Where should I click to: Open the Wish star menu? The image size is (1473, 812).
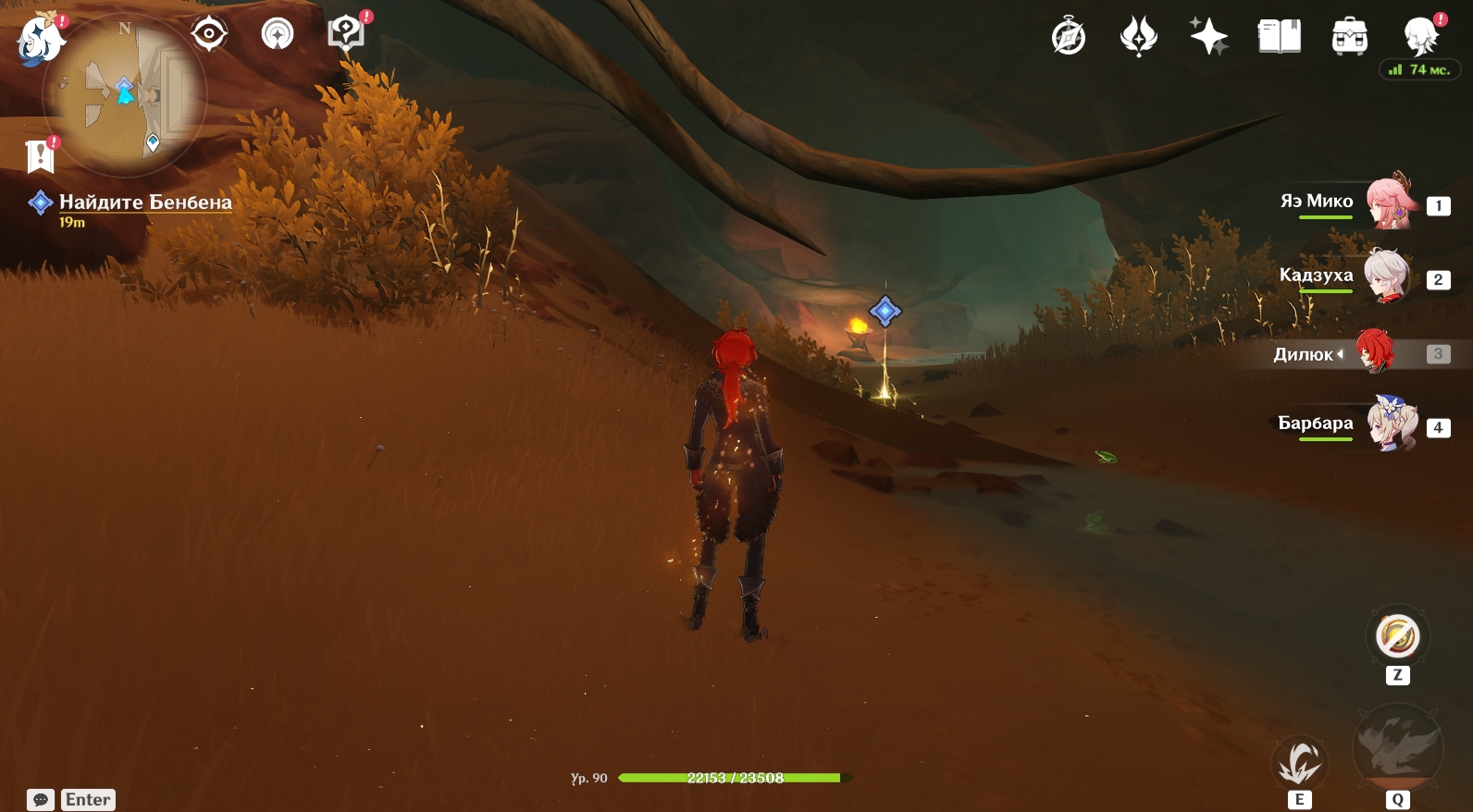point(1208,38)
